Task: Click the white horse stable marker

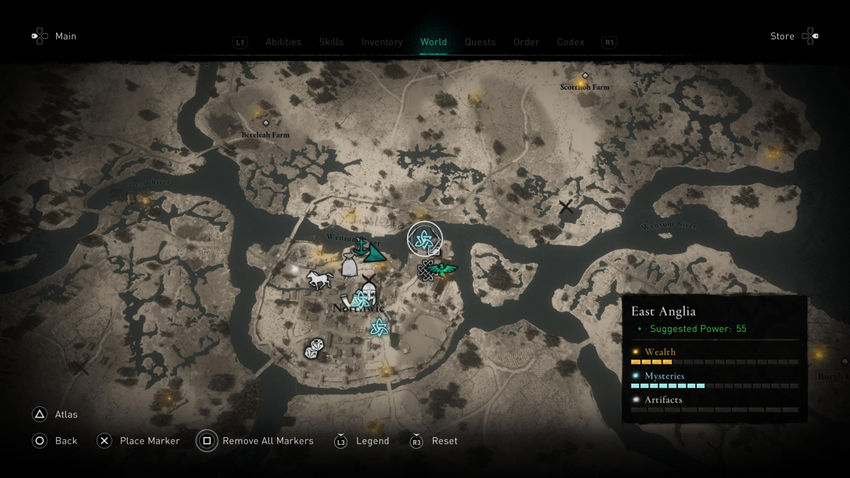Action: pyautogui.click(x=319, y=279)
